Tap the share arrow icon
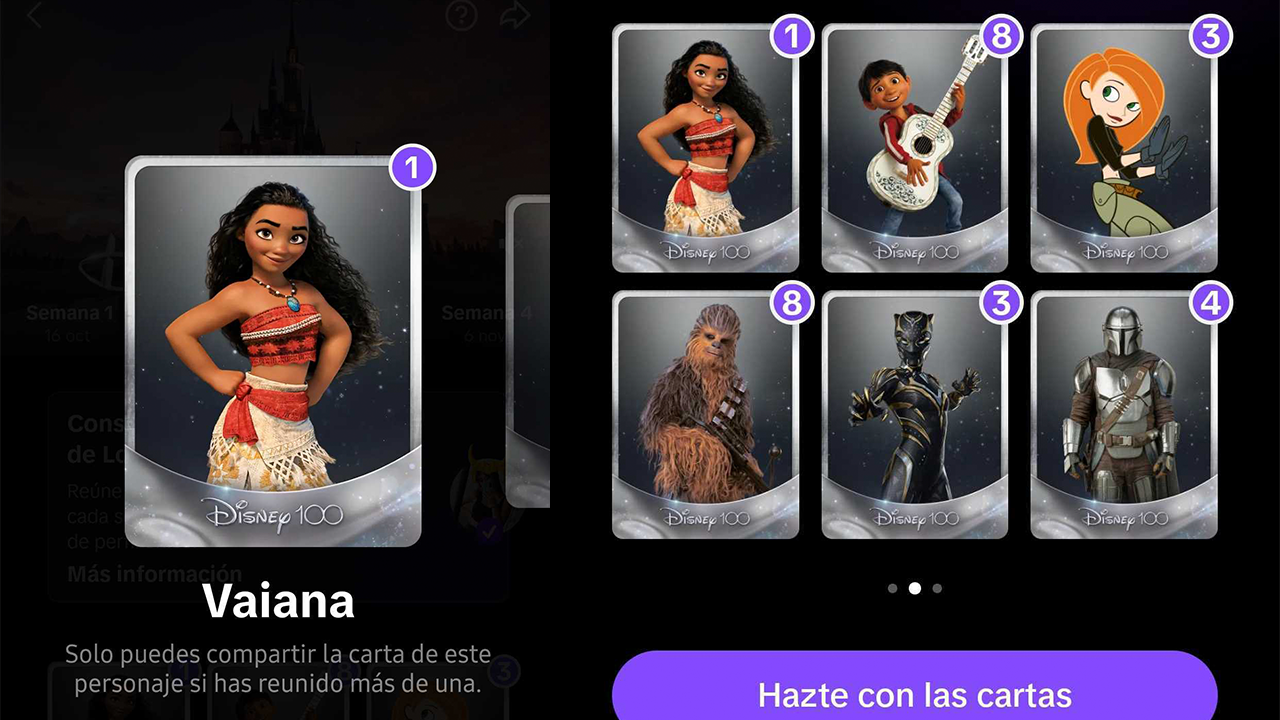 [x=515, y=15]
